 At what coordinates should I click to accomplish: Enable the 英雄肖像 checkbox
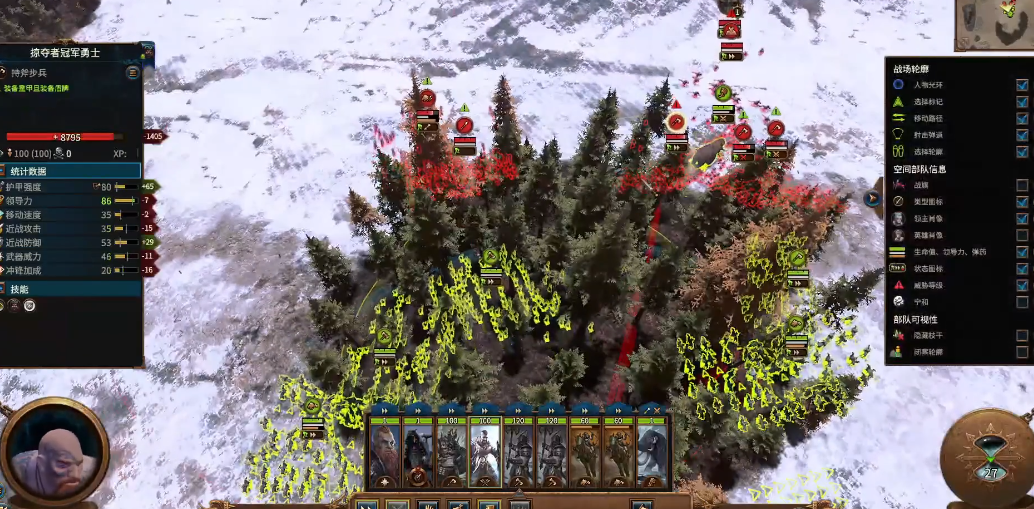(1021, 235)
